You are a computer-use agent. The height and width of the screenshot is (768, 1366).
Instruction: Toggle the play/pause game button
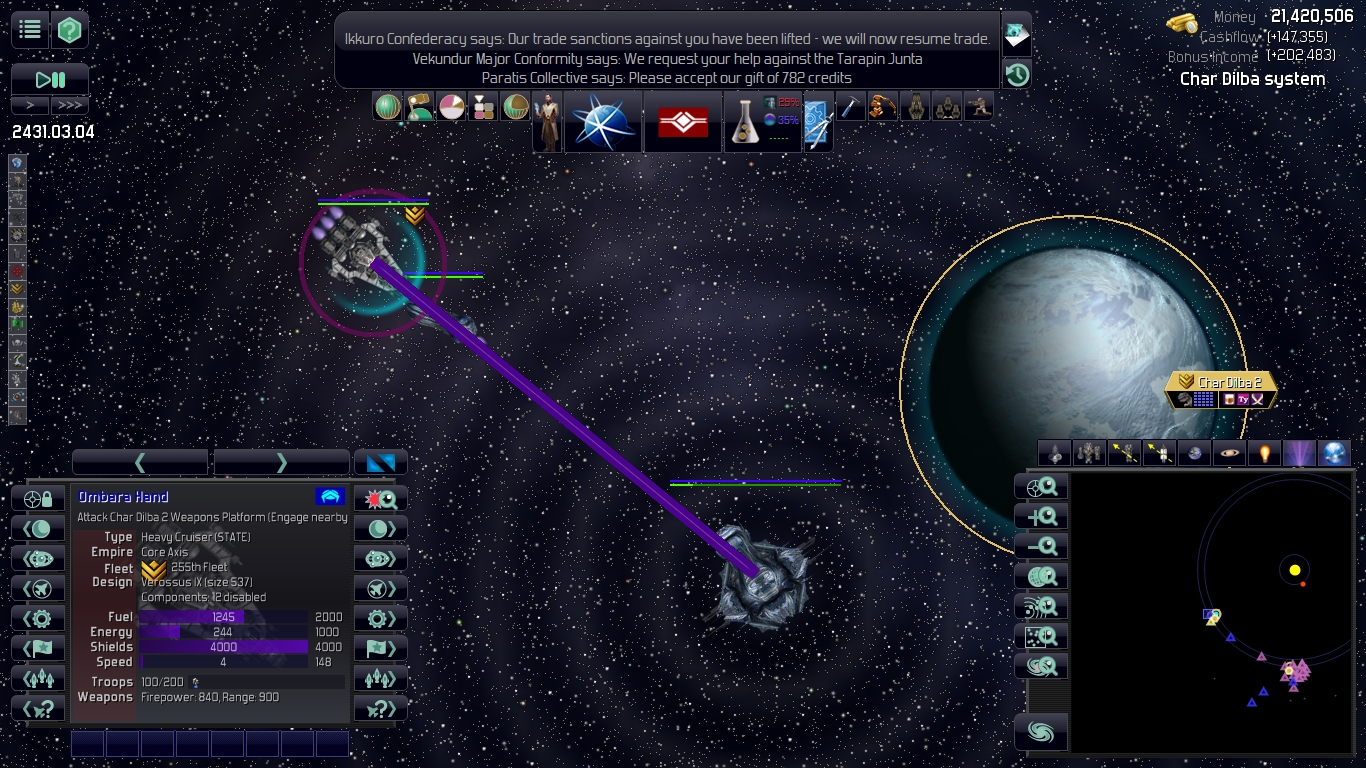point(50,80)
